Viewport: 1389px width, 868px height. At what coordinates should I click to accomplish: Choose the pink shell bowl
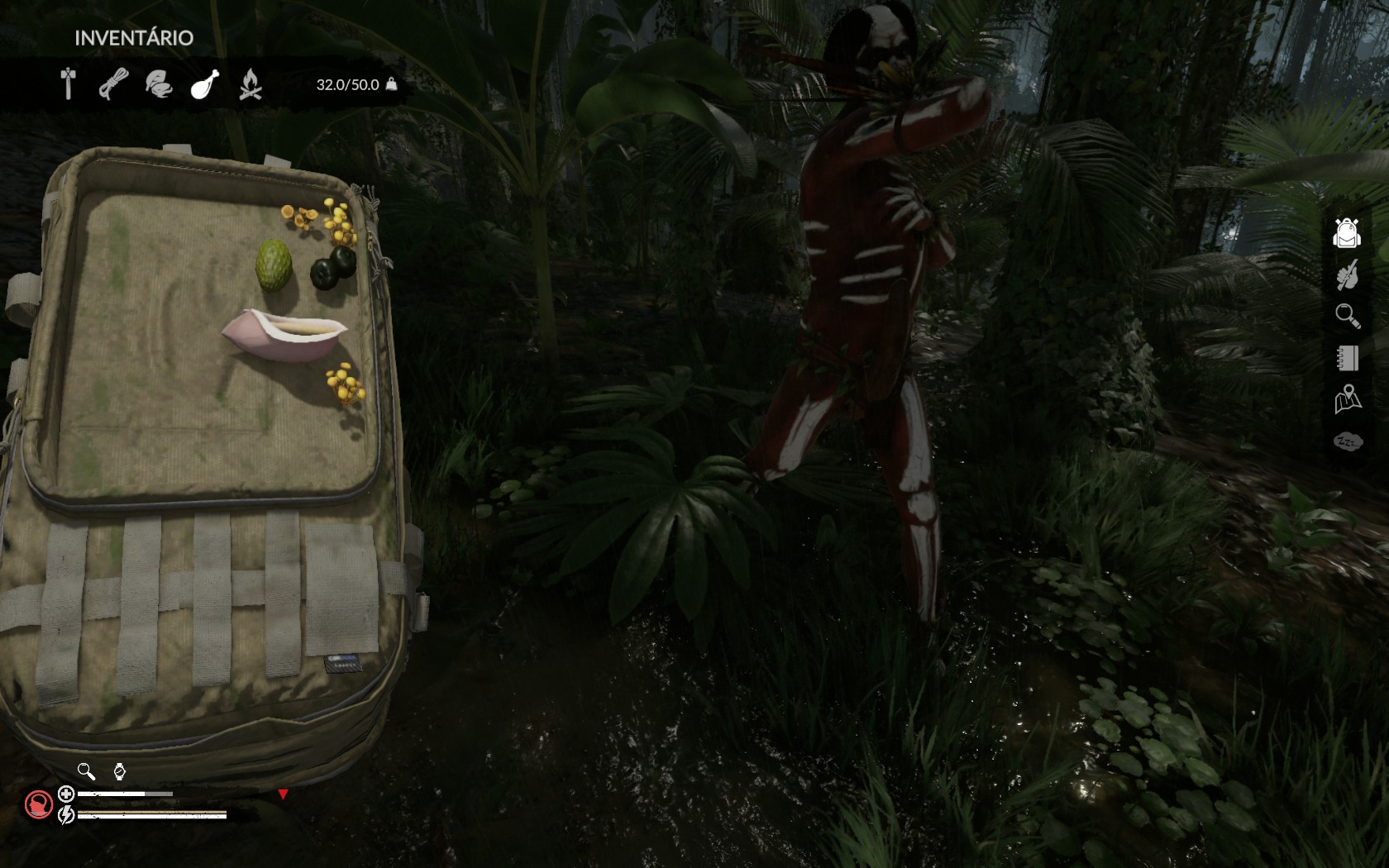click(284, 334)
